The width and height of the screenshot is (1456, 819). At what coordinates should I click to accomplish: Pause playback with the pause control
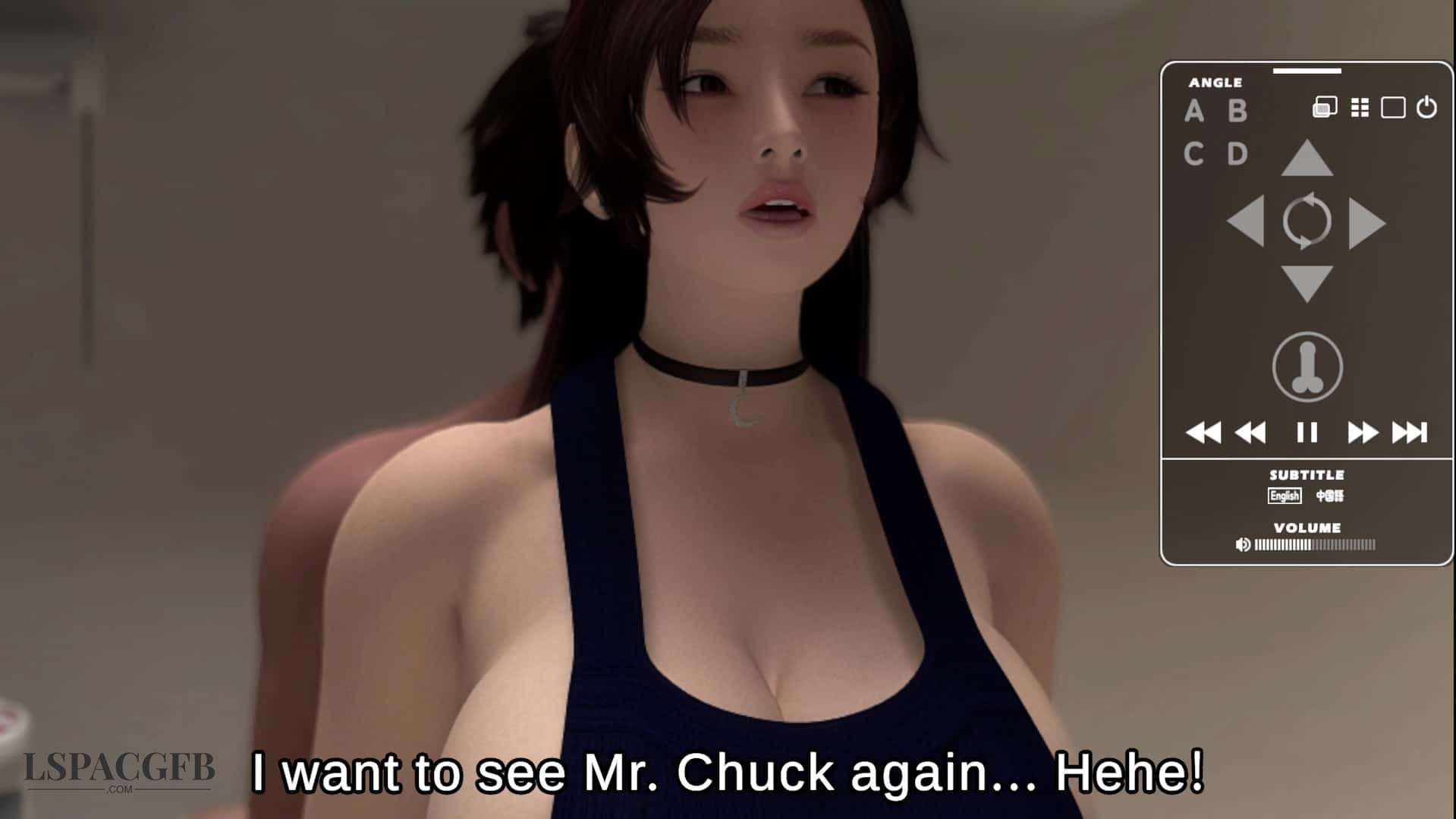(1307, 431)
